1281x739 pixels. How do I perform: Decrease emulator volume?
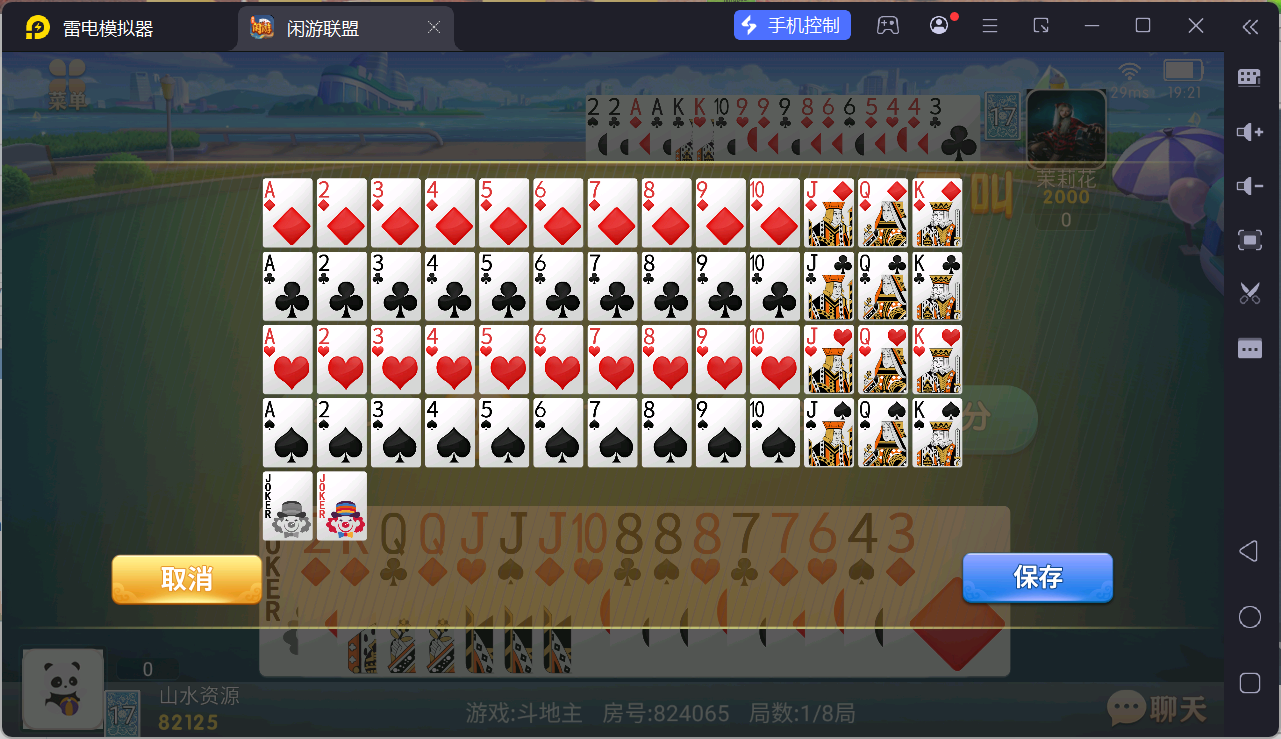point(1248,186)
